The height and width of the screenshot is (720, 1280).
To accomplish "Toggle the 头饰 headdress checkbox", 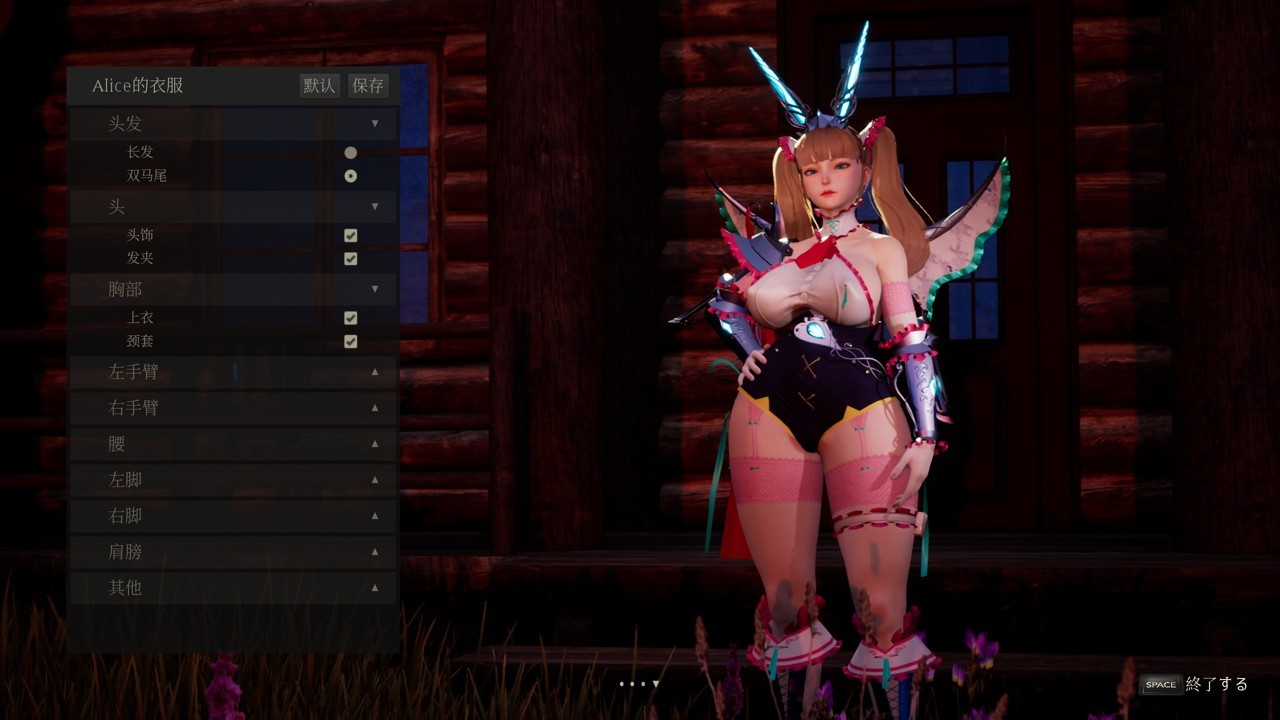I will (x=351, y=236).
